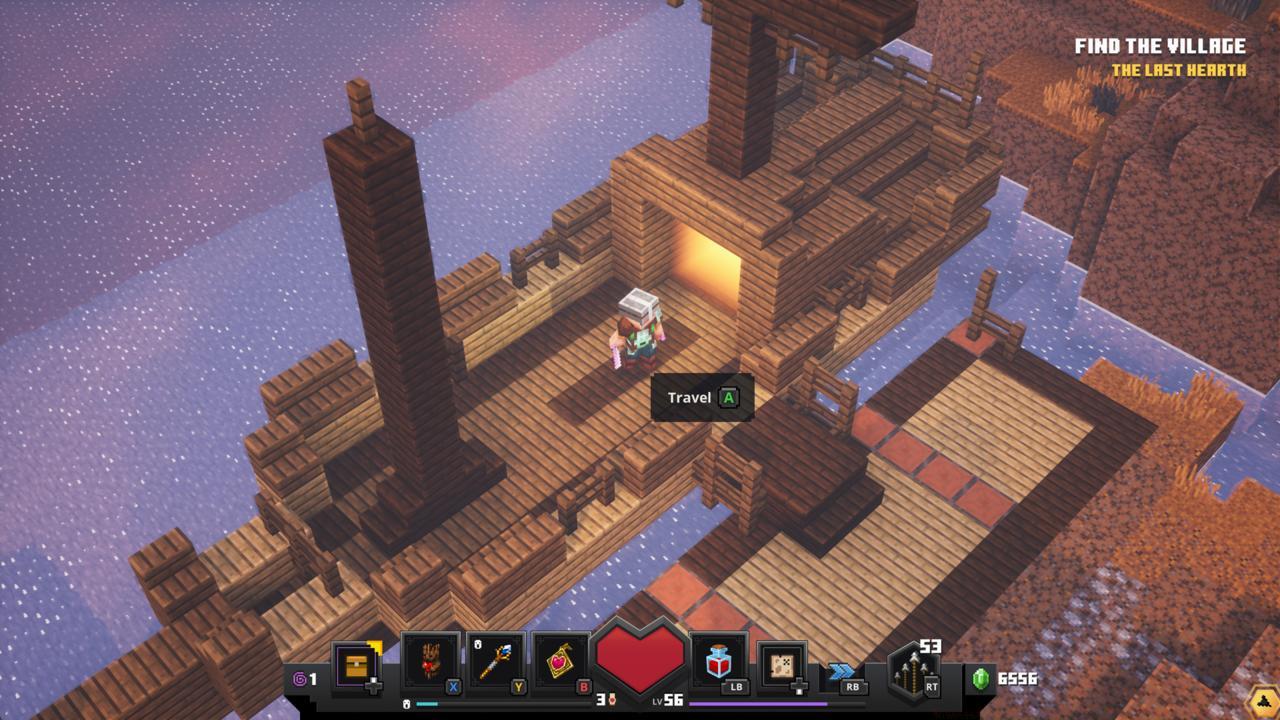This screenshot has width=1280, height=720.
Task: Activate the totem artifact with the heart
Action: click(x=431, y=661)
